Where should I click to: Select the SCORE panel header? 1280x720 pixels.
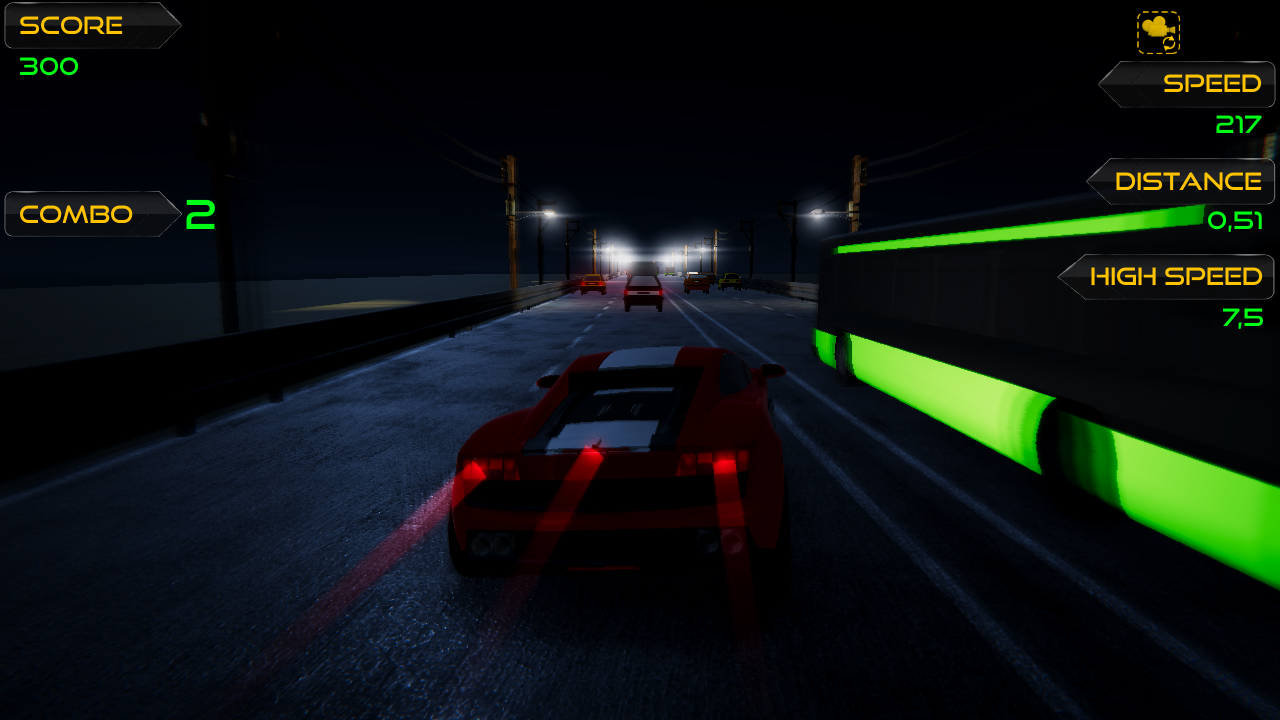click(75, 25)
